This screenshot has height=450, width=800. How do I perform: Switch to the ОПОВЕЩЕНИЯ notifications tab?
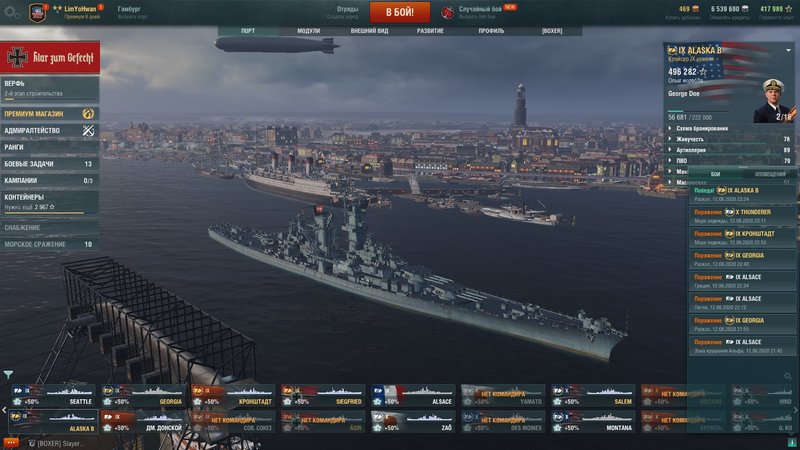point(770,174)
